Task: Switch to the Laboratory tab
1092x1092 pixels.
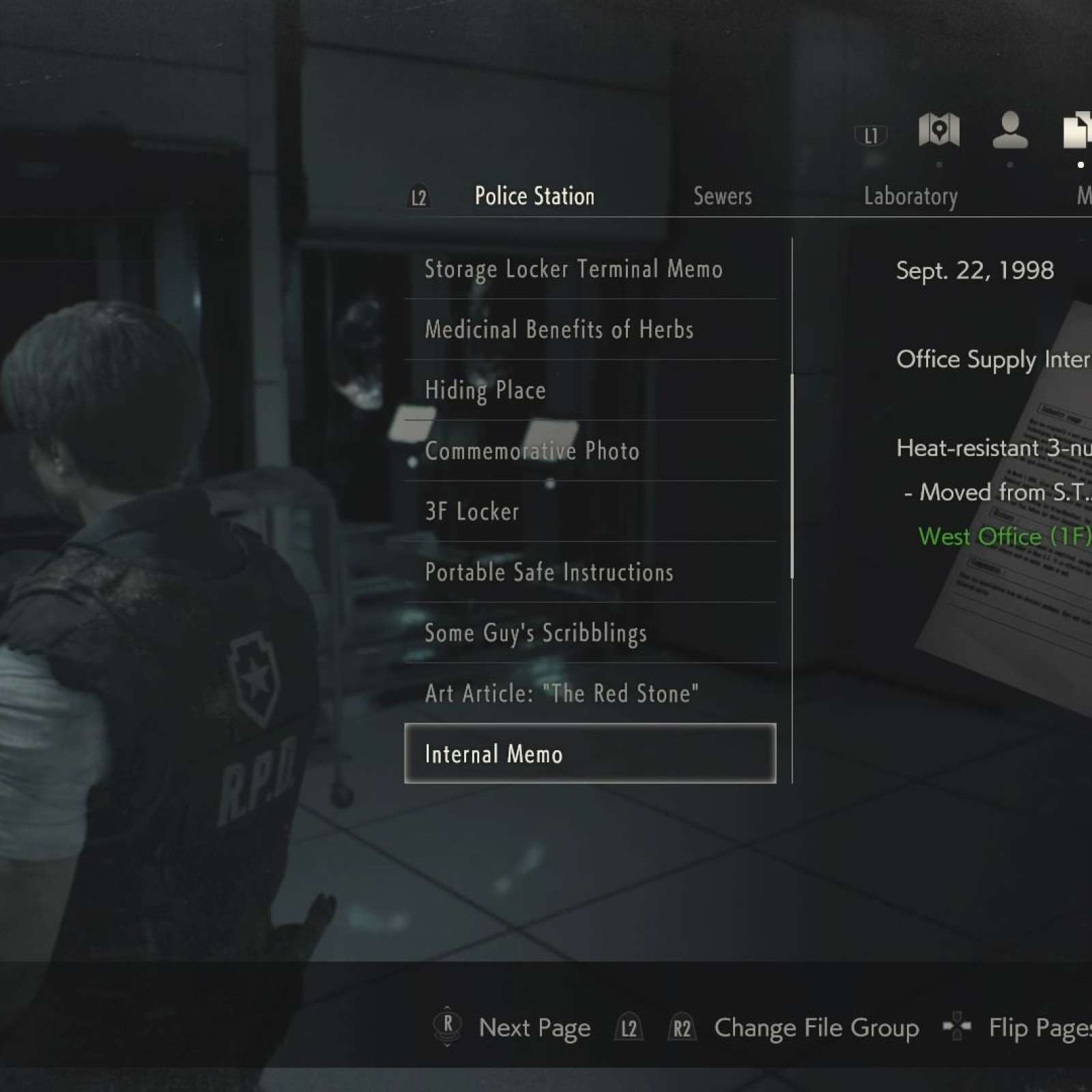Action: coord(912,197)
